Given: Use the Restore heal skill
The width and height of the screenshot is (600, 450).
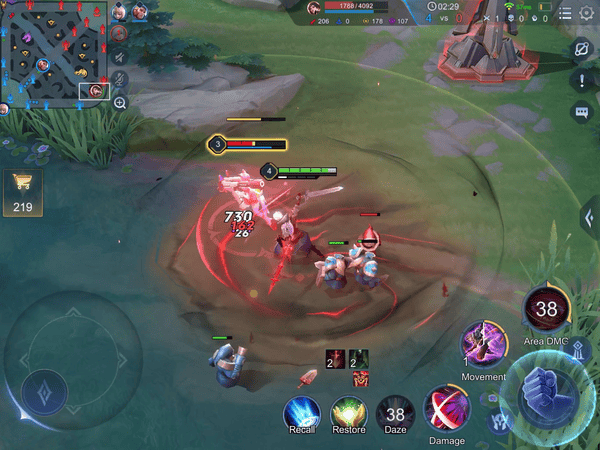Looking at the screenshot, I should pos(348,412).
